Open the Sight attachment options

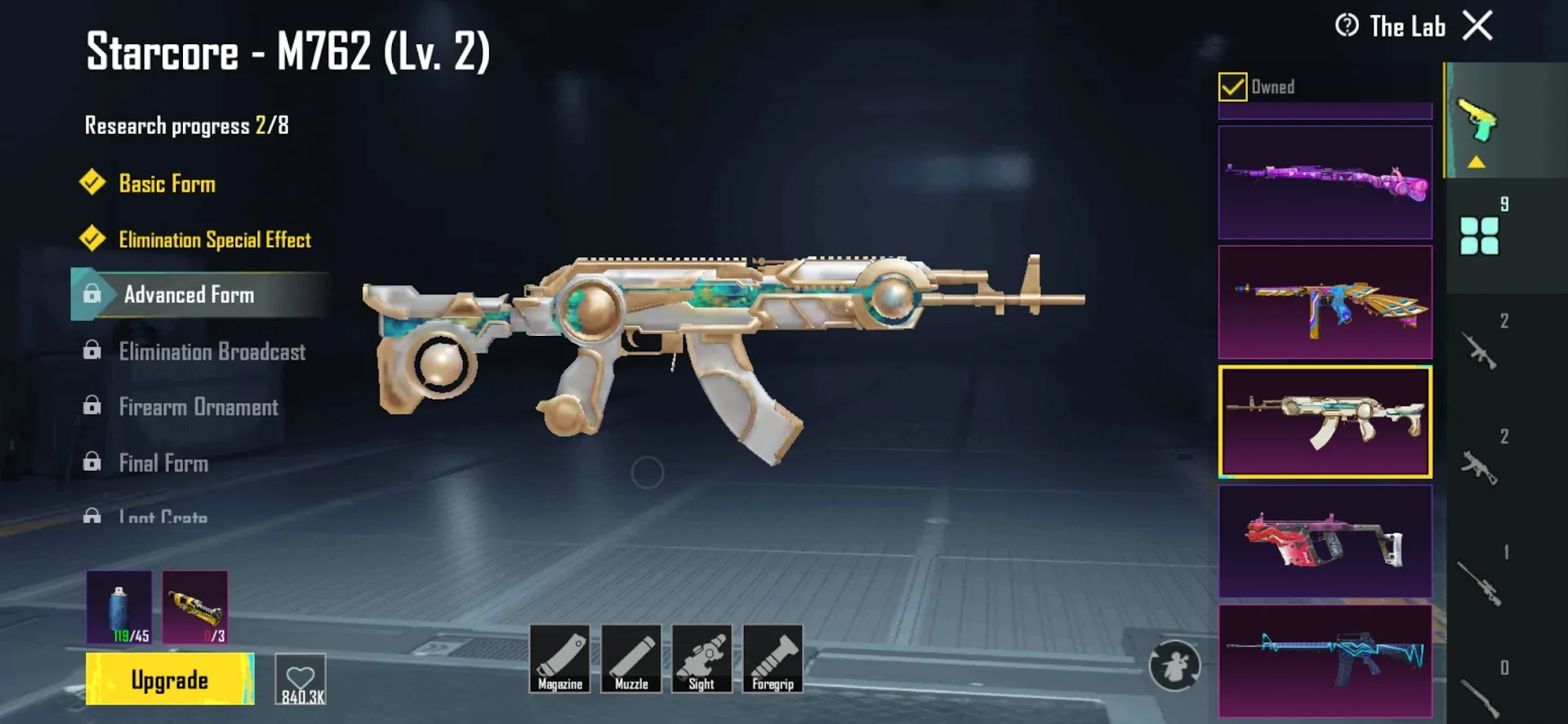[702, 660]
